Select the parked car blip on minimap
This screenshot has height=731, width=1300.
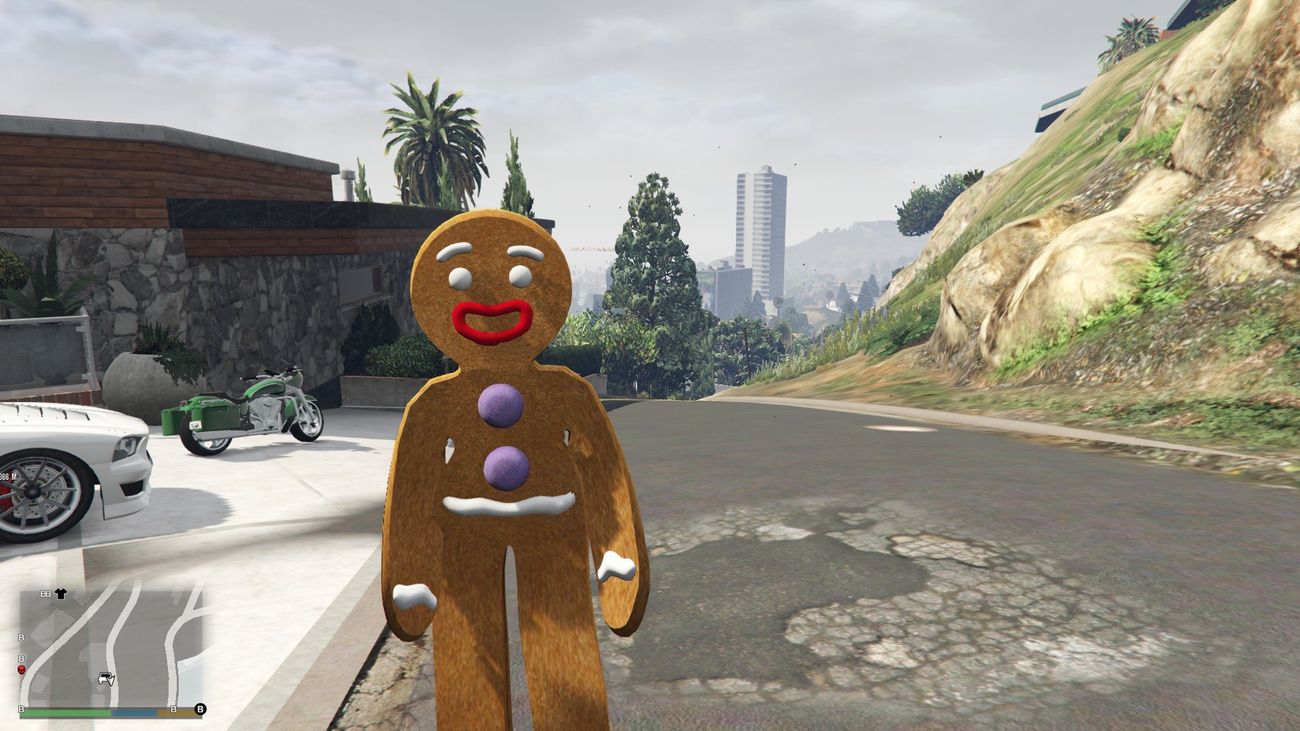click(106, 679)
